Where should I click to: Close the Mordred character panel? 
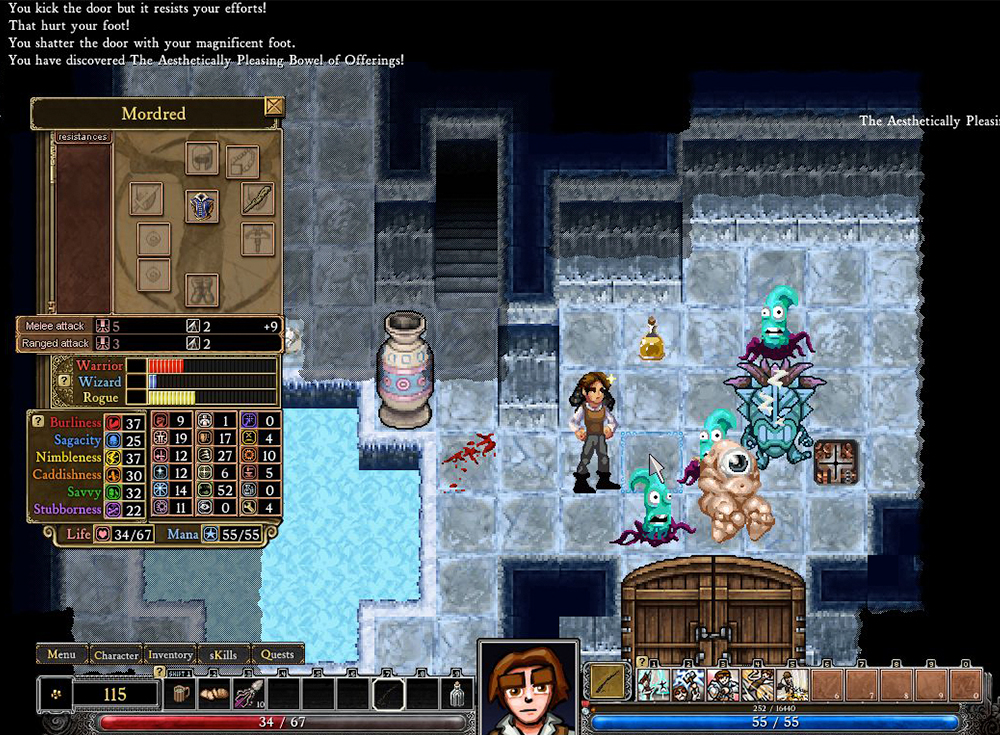273,107
